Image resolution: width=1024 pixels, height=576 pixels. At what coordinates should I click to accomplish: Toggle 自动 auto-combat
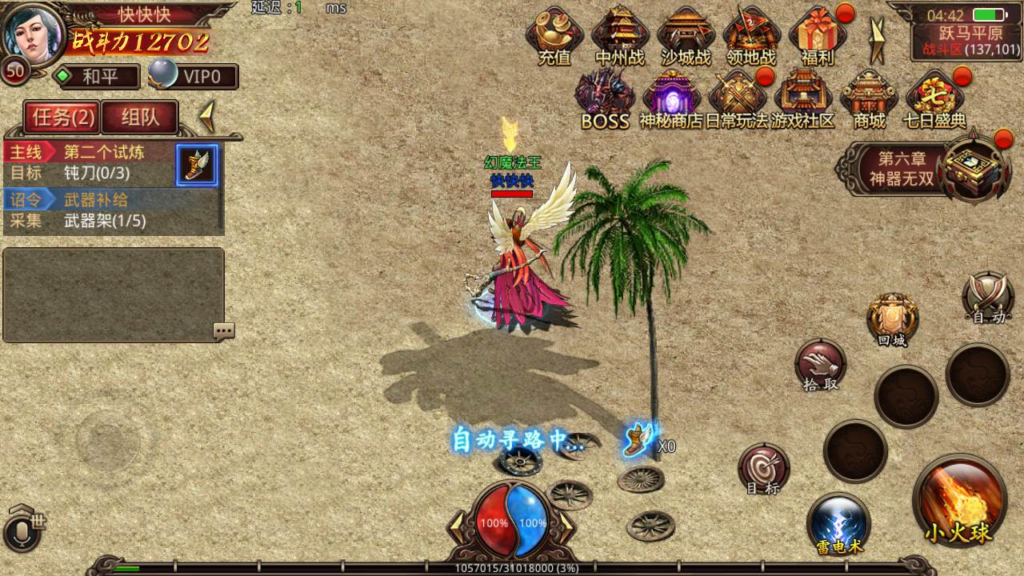(988, 297)
